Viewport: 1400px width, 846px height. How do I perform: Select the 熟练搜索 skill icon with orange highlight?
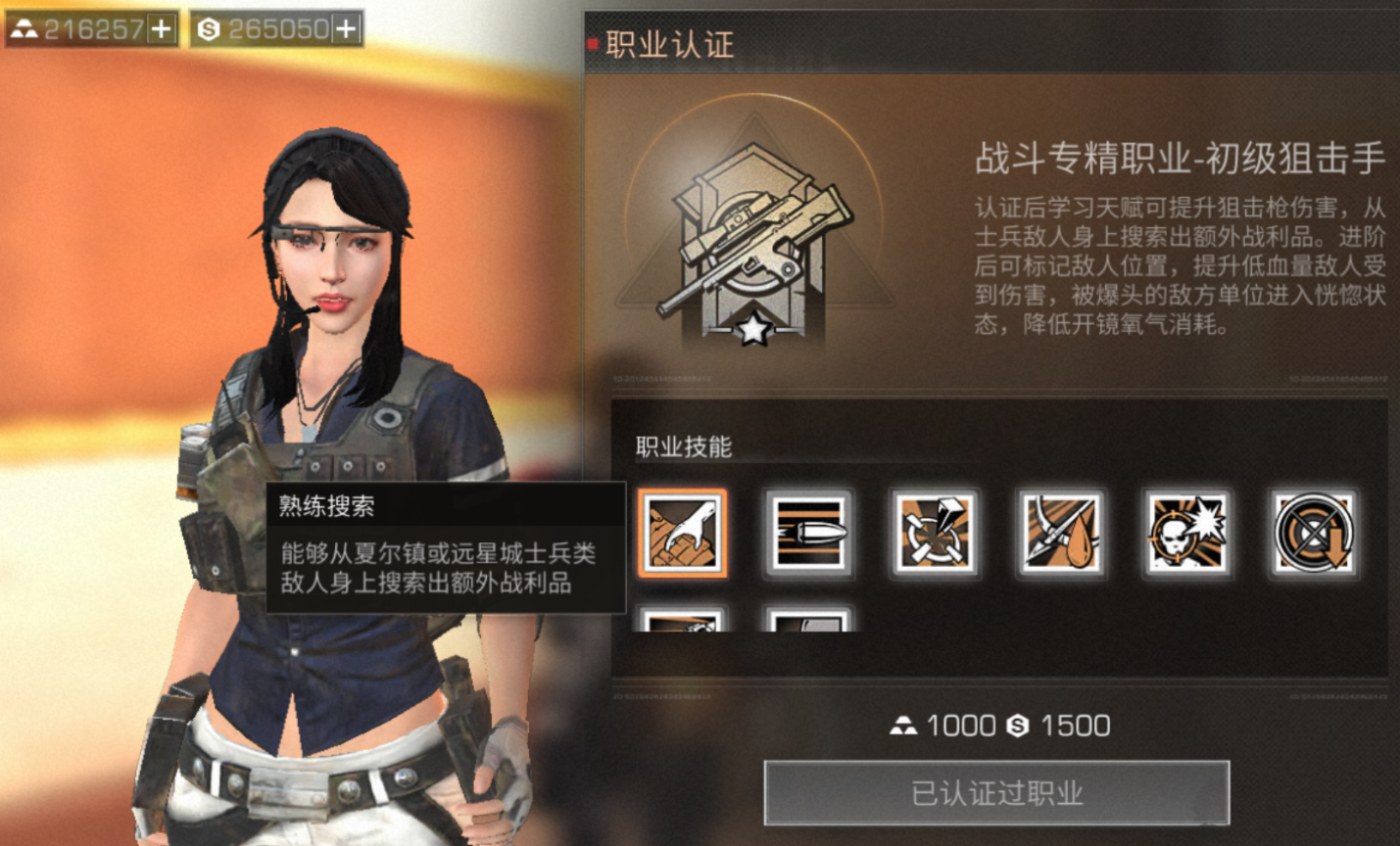point(685,534)
